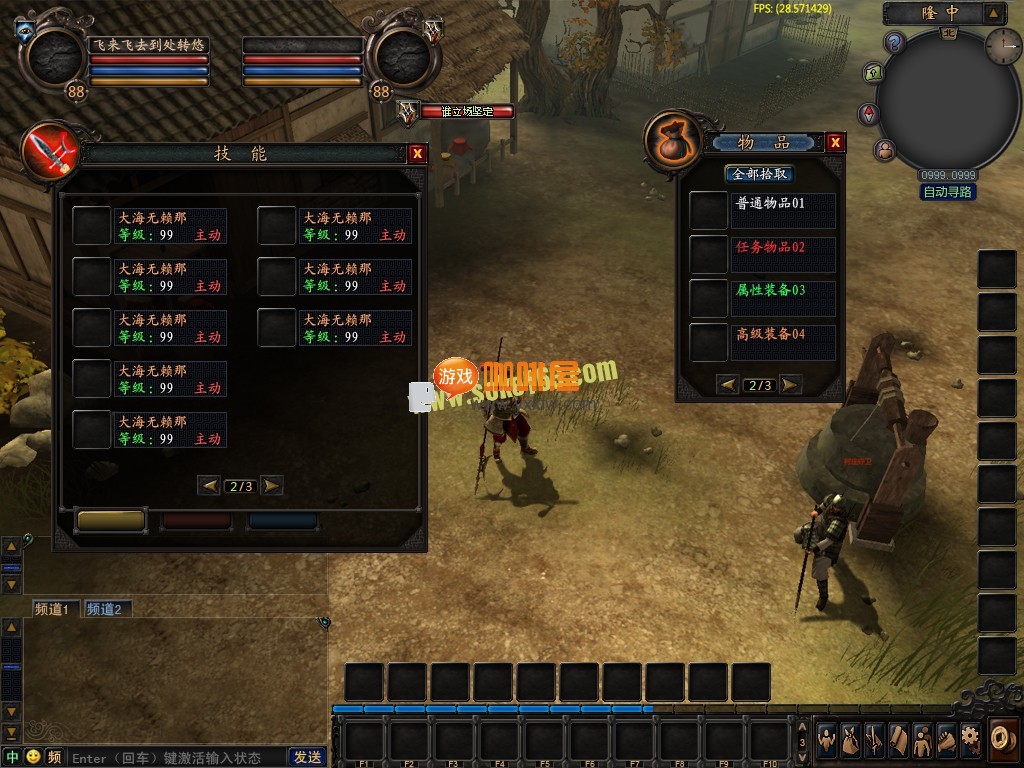Close the 物品 items window

pyautogui.click(x=836, y=143)
